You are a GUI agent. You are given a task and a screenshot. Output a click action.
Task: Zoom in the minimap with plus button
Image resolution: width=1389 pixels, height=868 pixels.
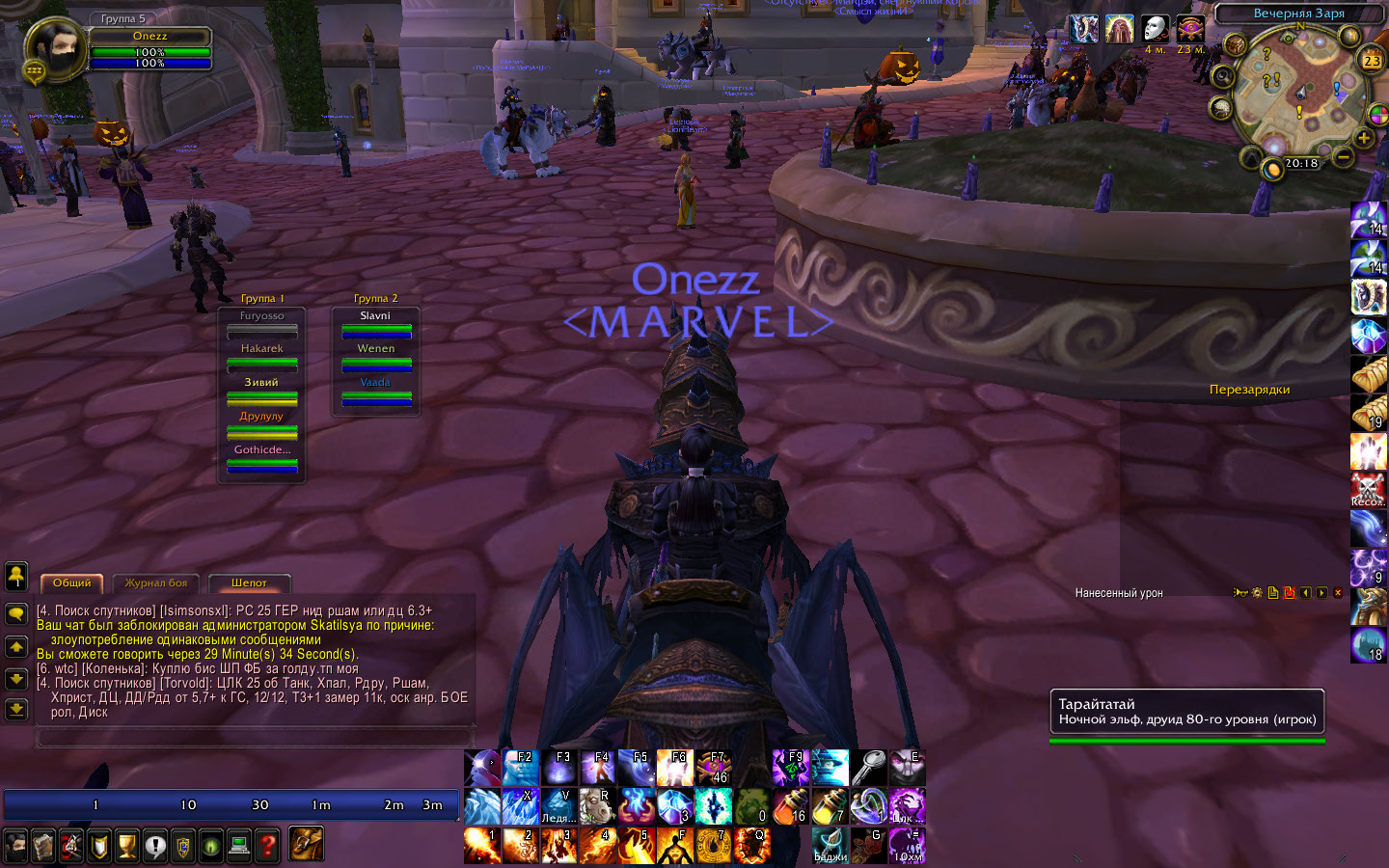coord(1363,139)
